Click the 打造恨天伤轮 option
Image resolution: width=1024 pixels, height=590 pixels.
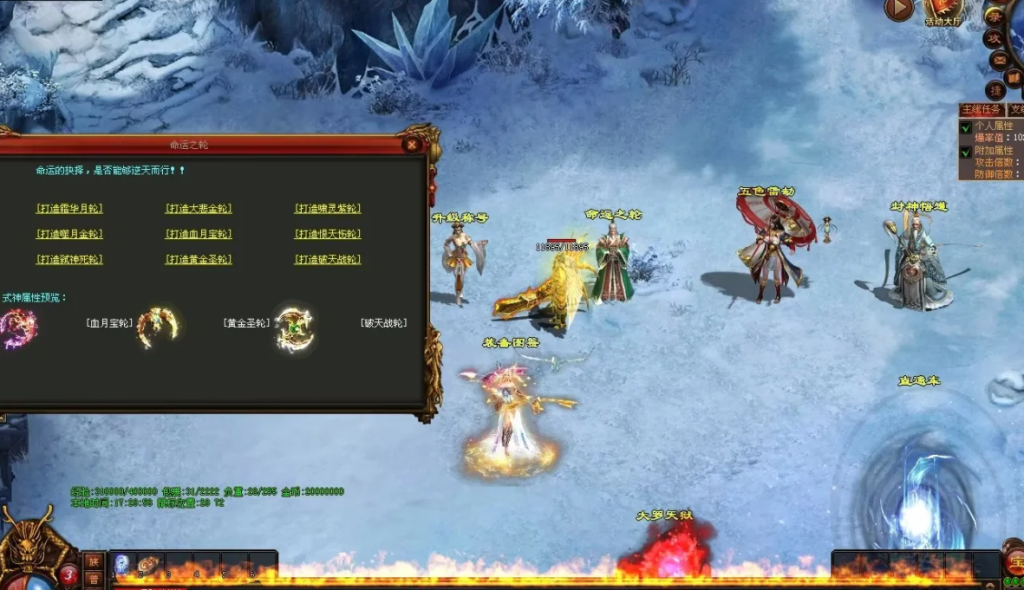[327, 234]
